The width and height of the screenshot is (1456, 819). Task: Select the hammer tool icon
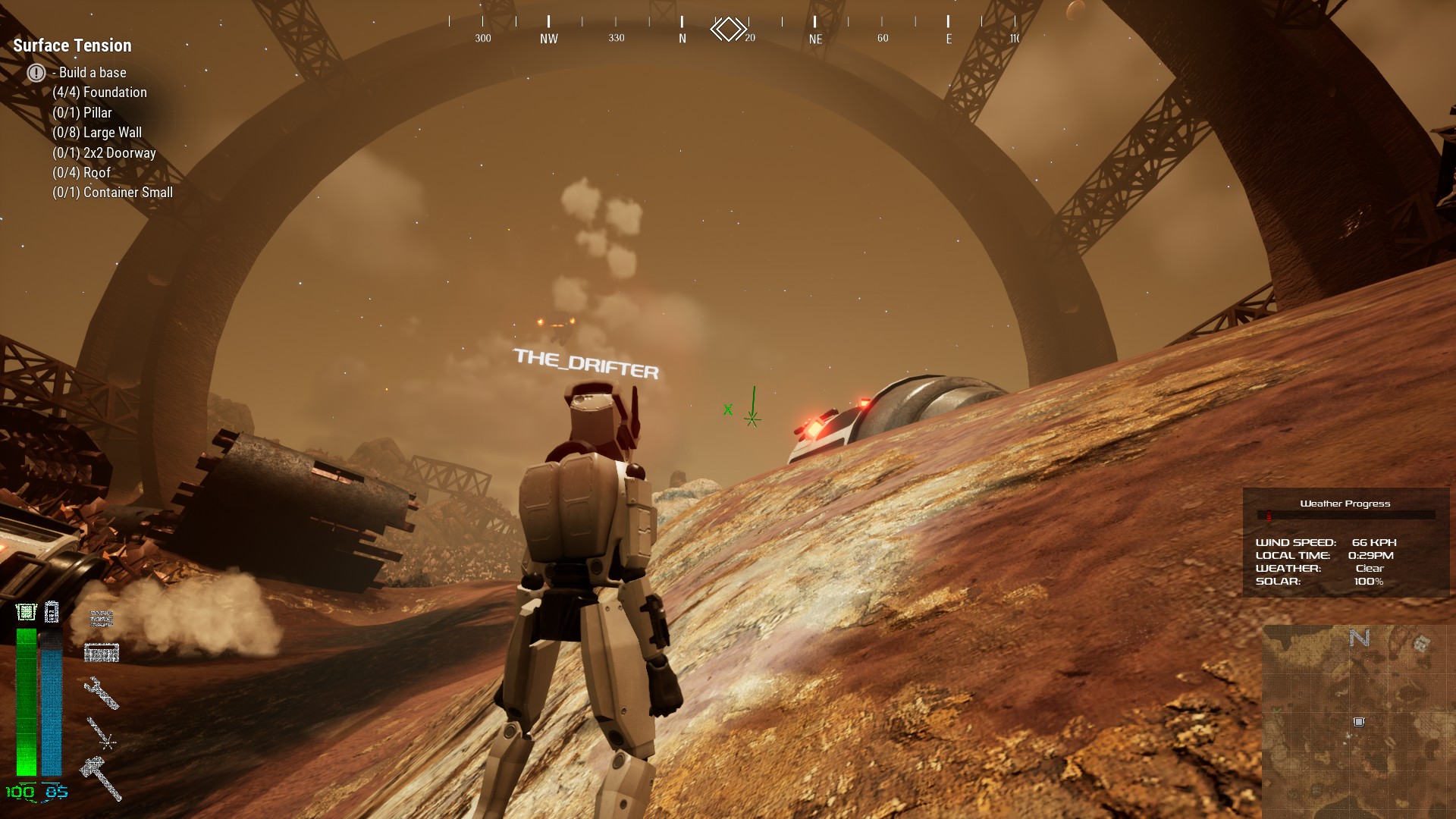tap(101, 777)
